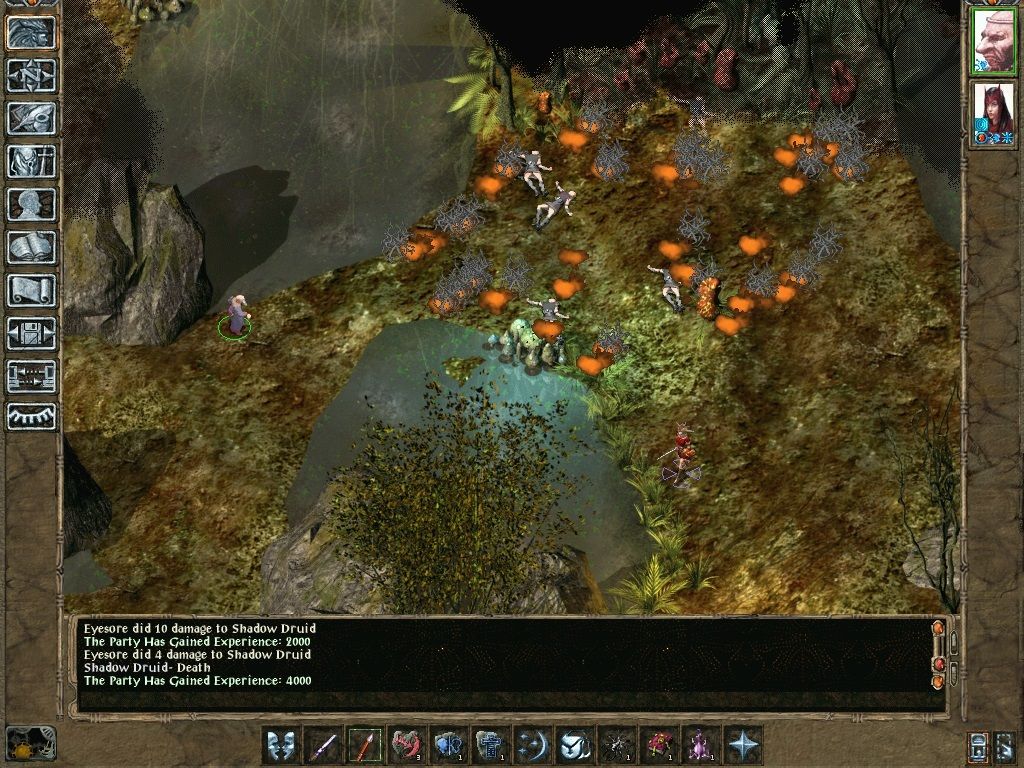Screen dimensions: 1024x768
Task: Click the twin masks icon on the action bar
Action: tap(281, 745)
